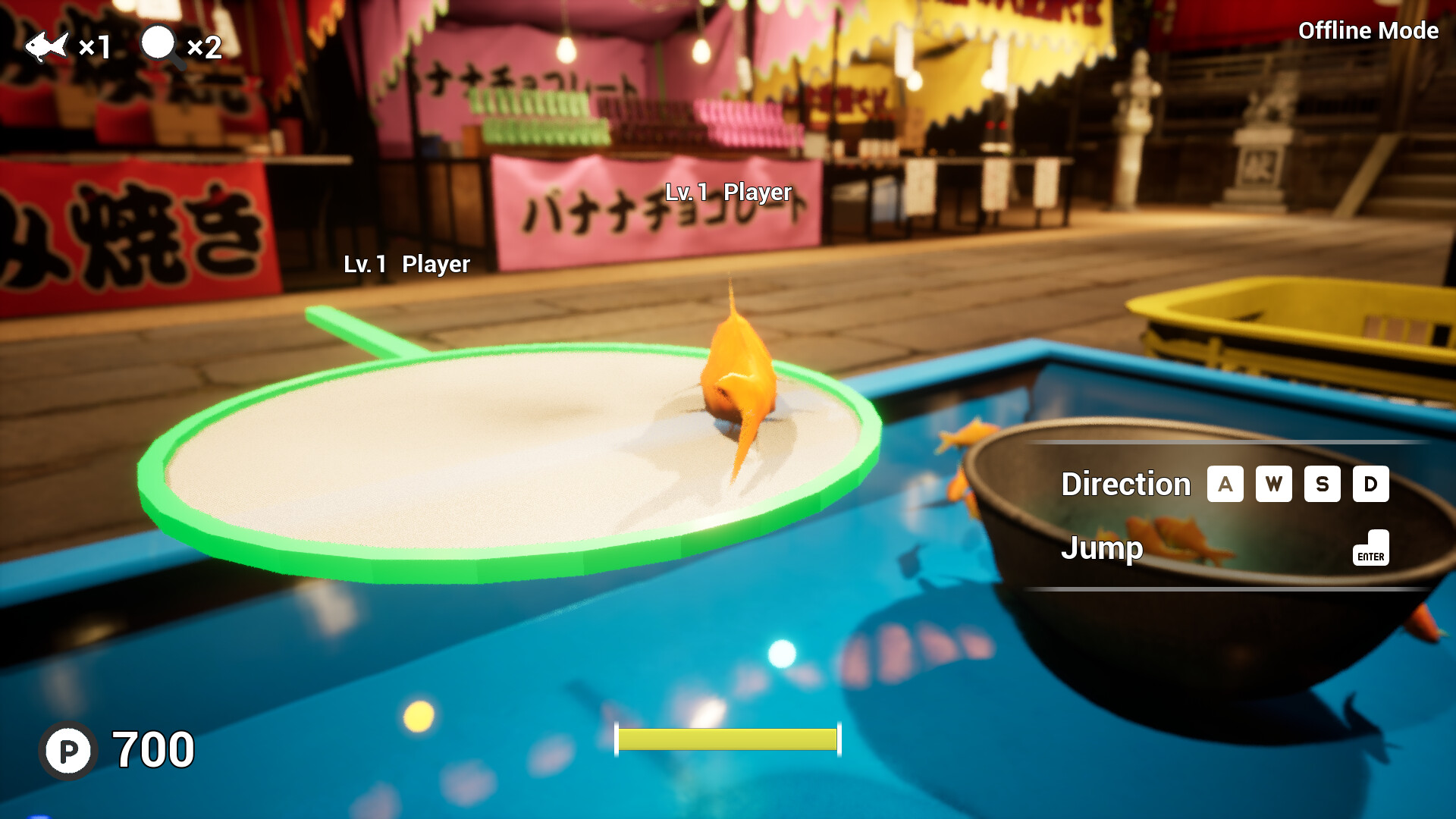Click the yellow stamina bar at the bottom
This screenshot has width=1456, height=819.
tap(726, 740)
